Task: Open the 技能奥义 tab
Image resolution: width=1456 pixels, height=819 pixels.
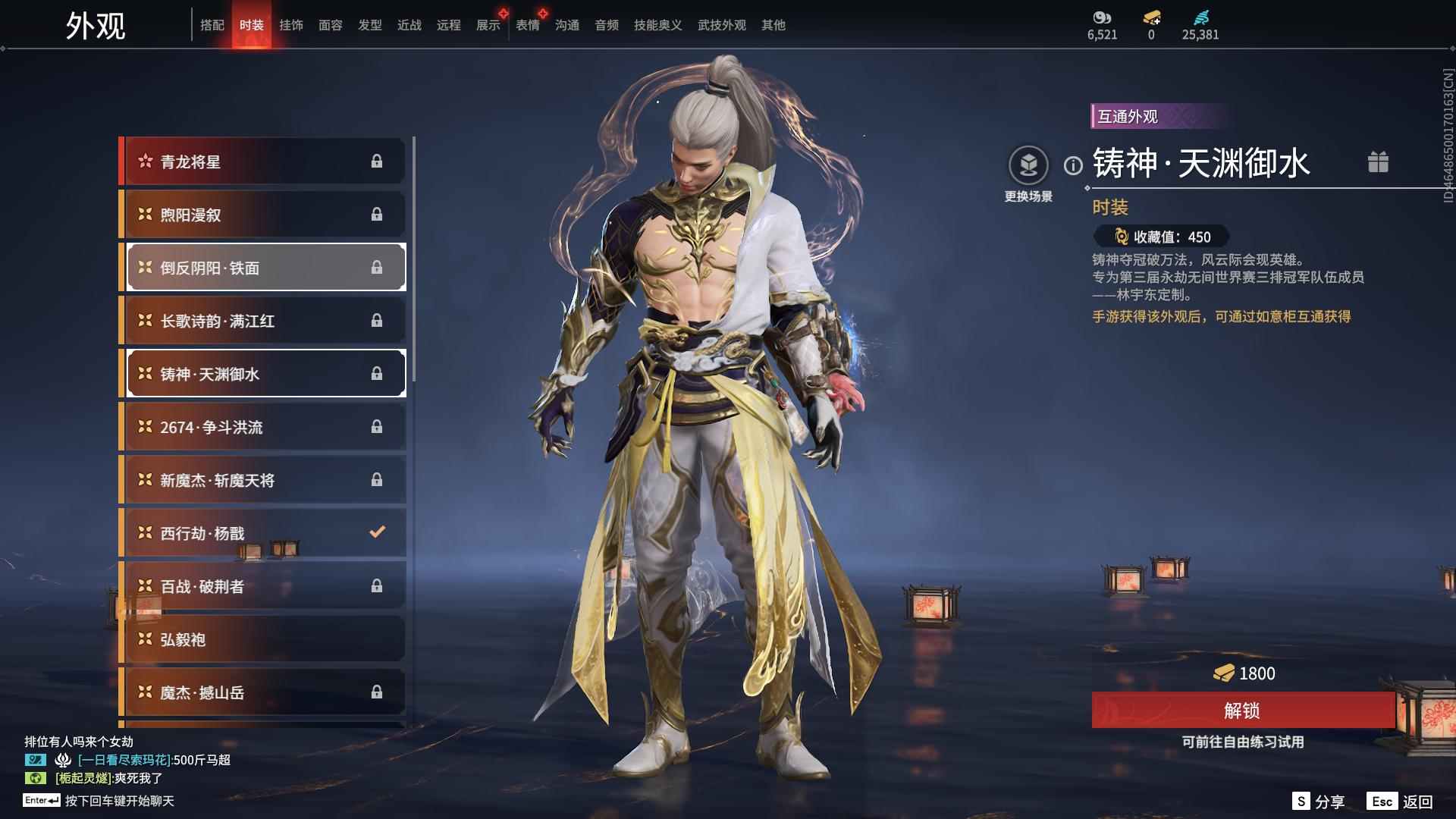Action: click(x=657, y=25)
